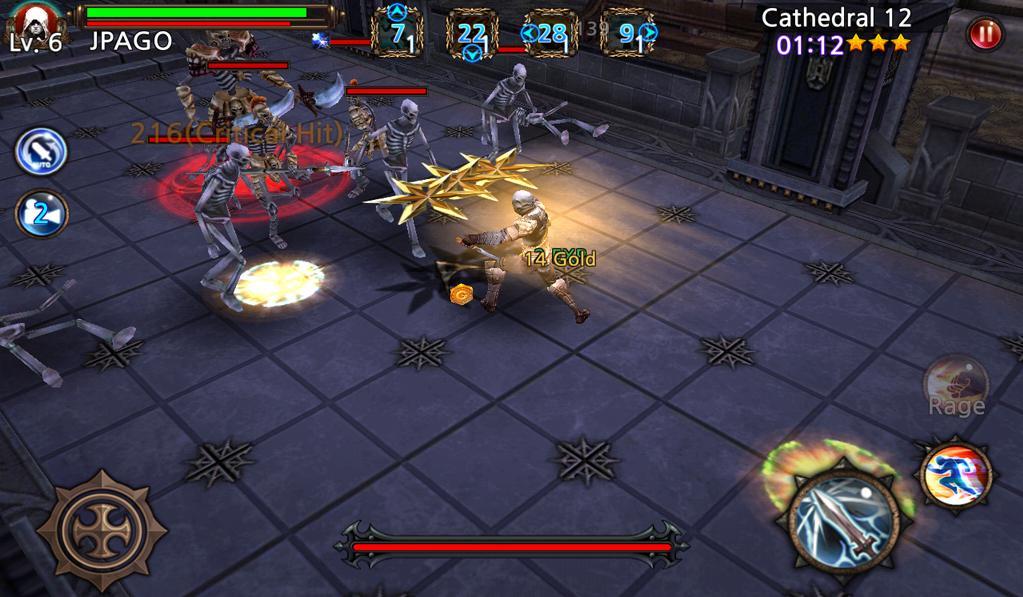Switch the camera view mode button
This screenshot has height=597, width=1023.
coord(41,214)
